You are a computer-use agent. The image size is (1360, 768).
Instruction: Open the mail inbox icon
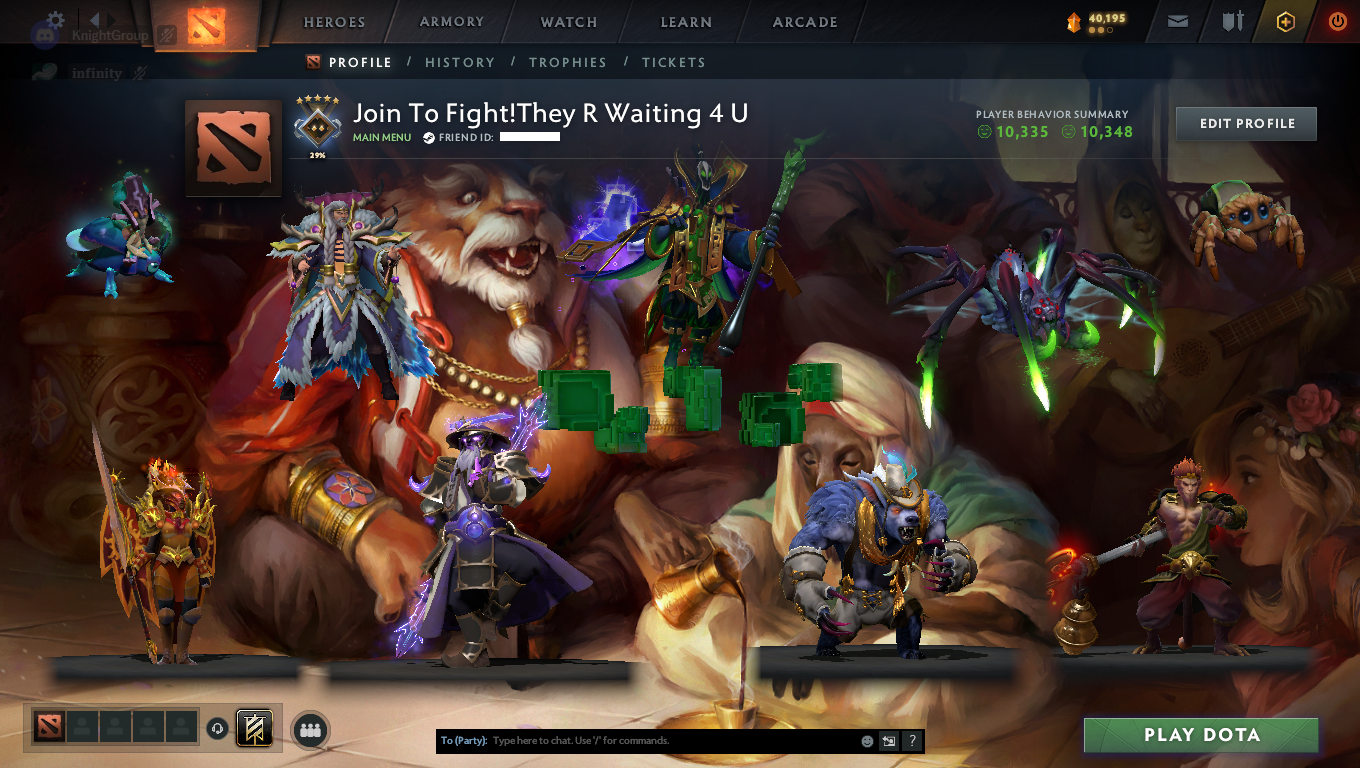1178,21
